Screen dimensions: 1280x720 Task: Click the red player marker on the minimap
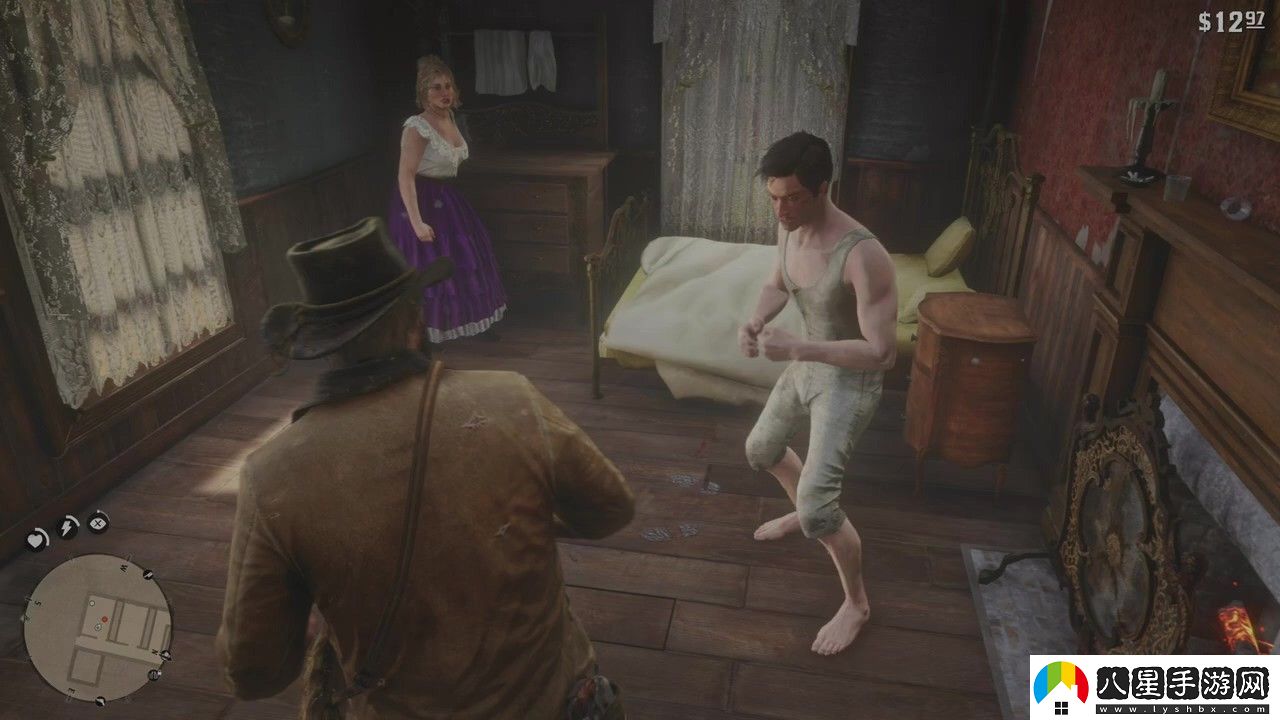(104, 618)
